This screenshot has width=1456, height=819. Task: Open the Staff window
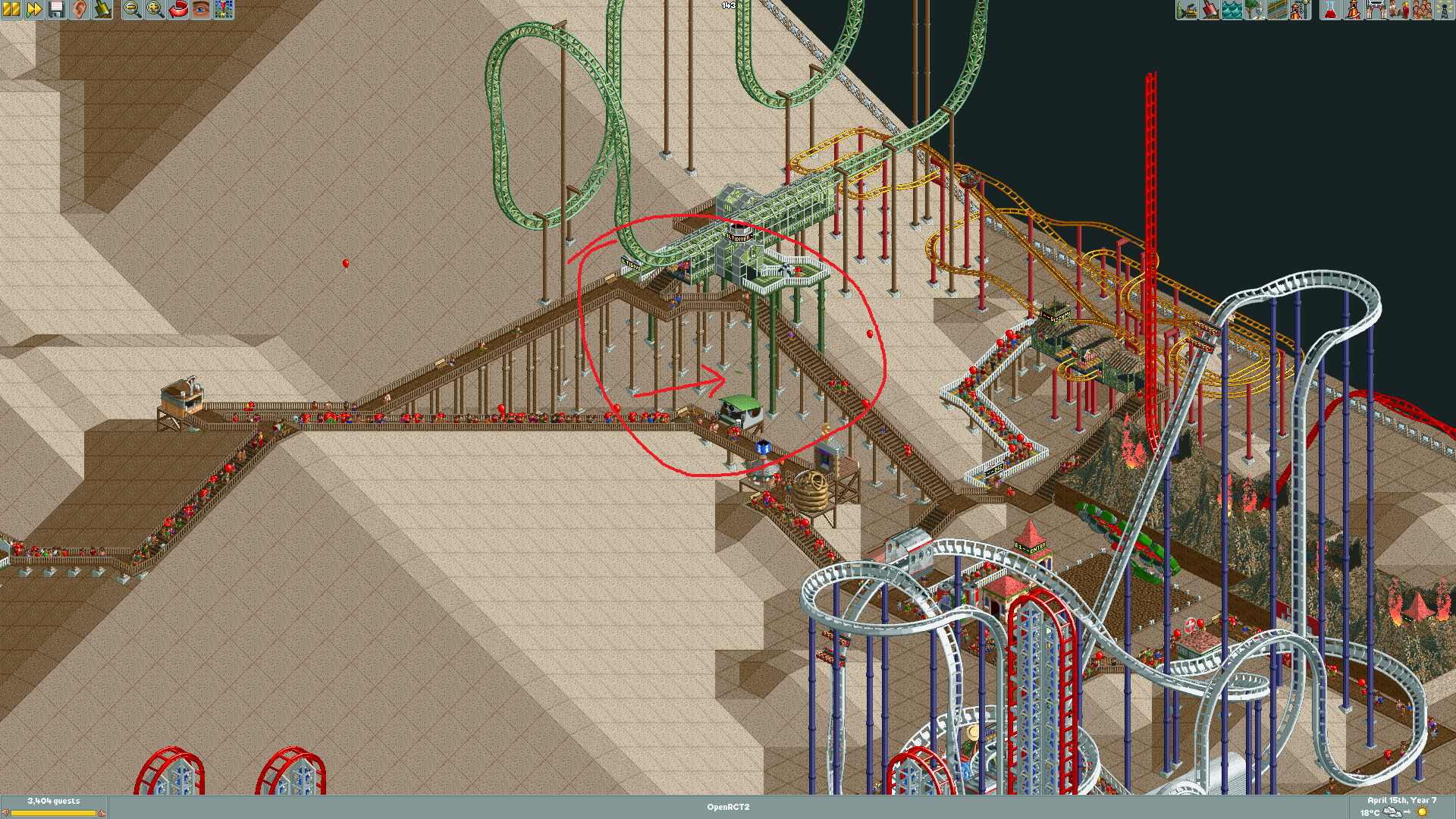[1398, 10]
